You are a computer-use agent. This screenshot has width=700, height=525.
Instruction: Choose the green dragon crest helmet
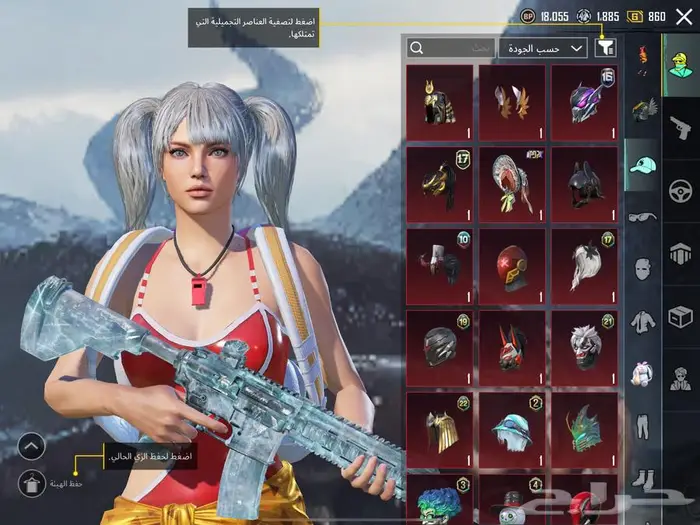click(584, 430)
